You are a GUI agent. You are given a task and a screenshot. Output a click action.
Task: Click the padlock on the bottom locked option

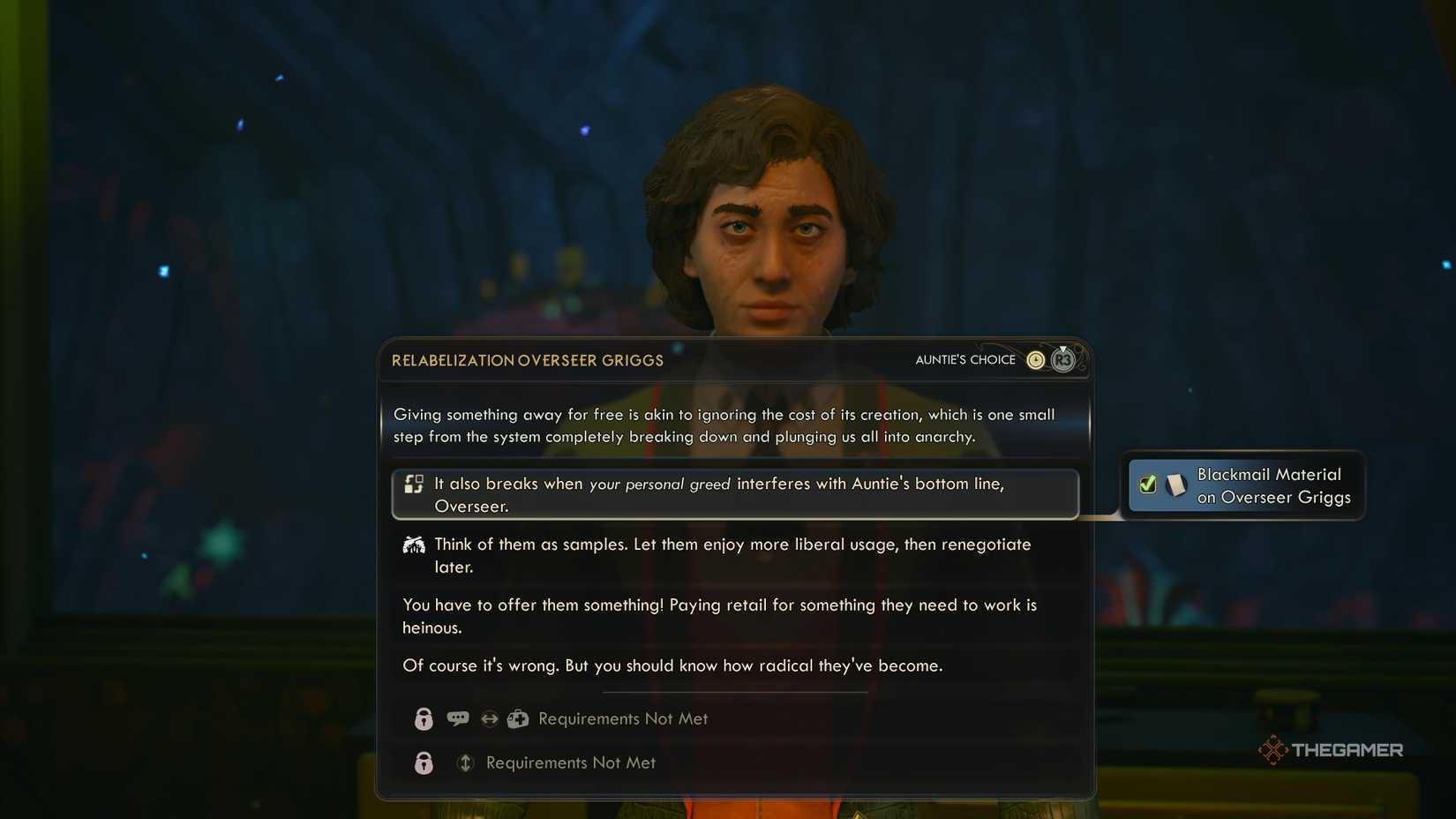click(x=424, y=763)
